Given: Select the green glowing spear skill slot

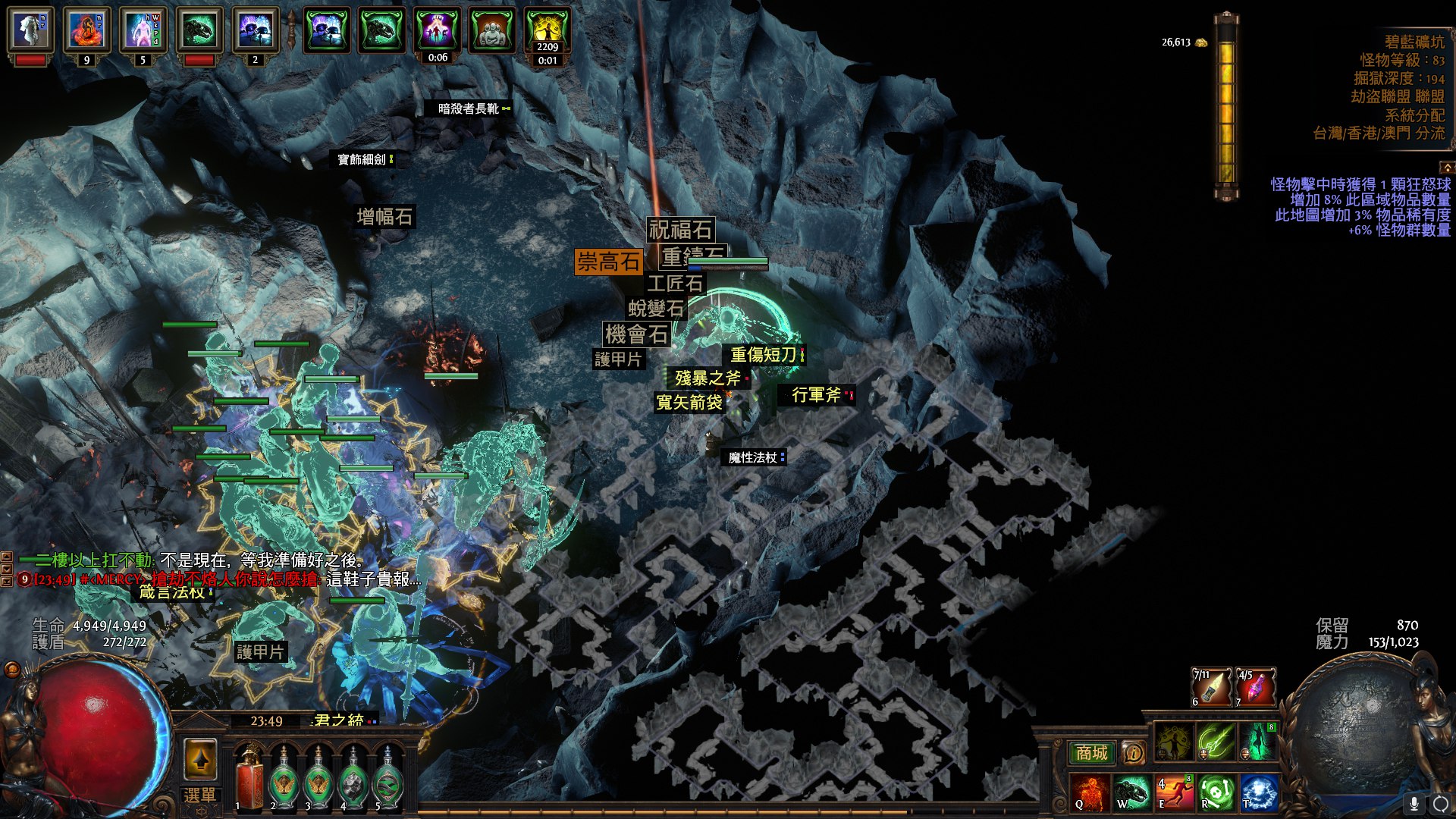Looking at the screenshot, I should pyautogui.click(x=1216, y=741).
